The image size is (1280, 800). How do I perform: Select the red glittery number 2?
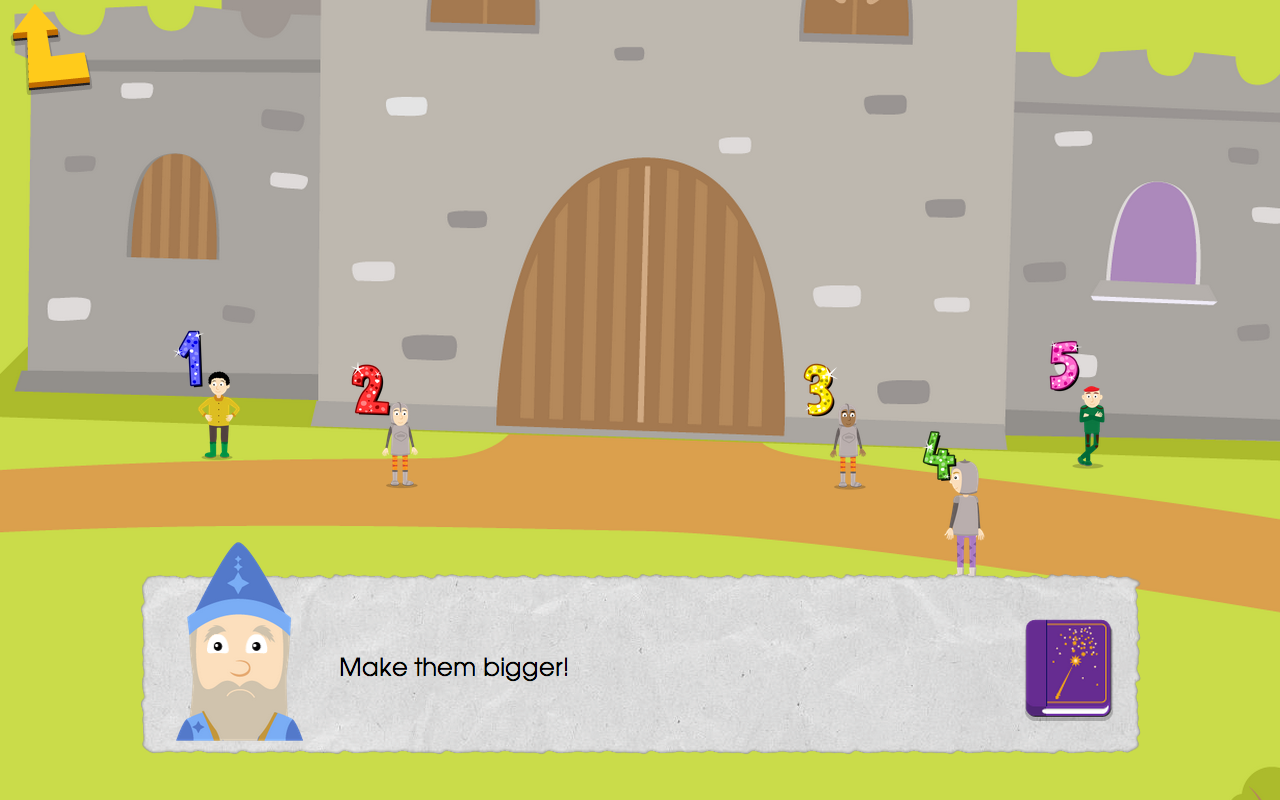tap(369, 392)
